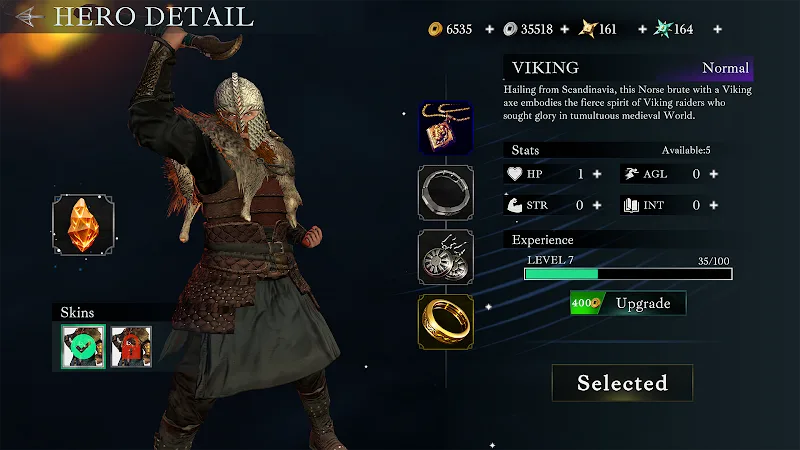Choose the round shield charm slot
Image resolution: width=800 pixels, height=450 pixels.
pyautogui.click(x=446, y=256)
